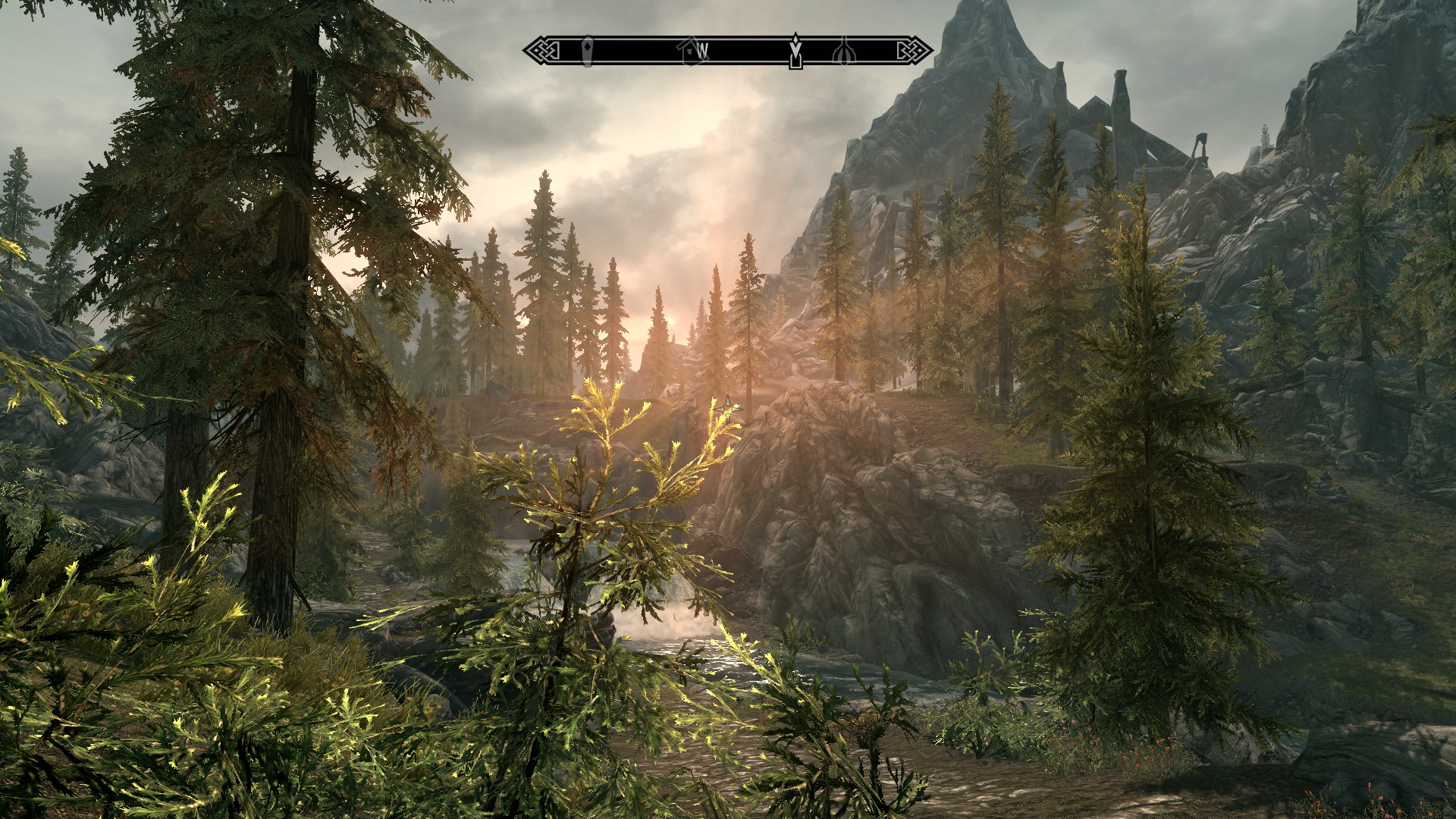Click the quest arrow marker on the compass
This screenshot has height=819, width=1456.
point(795,51)
